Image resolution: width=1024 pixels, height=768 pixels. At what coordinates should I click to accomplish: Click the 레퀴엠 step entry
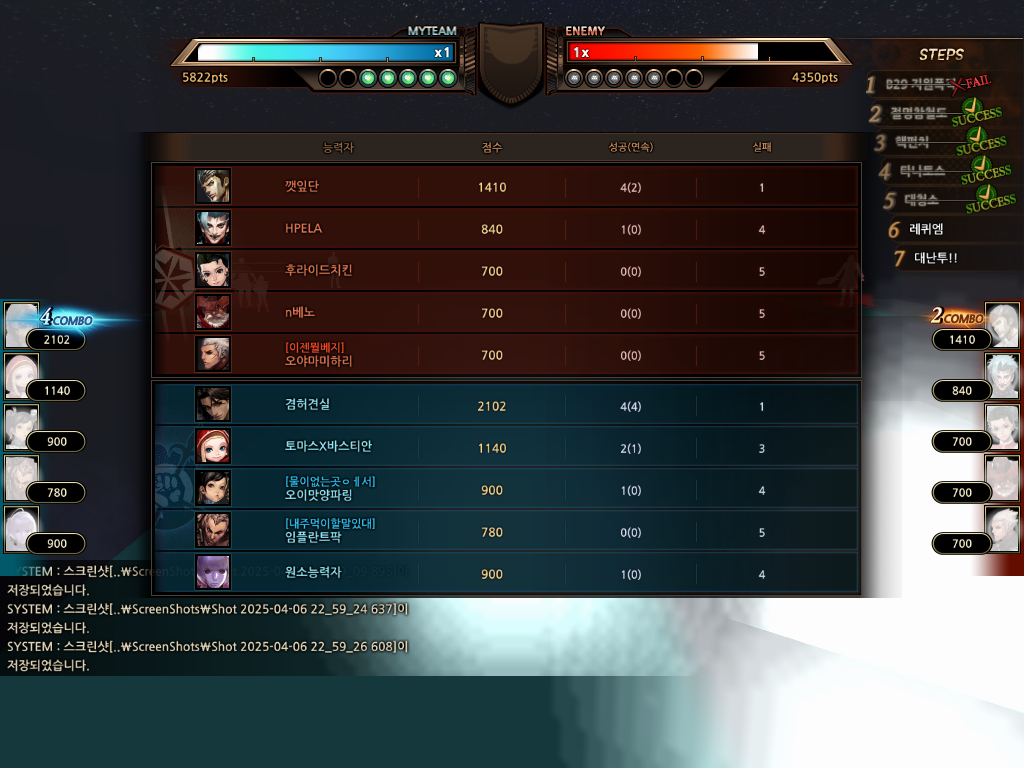point(925,229)
